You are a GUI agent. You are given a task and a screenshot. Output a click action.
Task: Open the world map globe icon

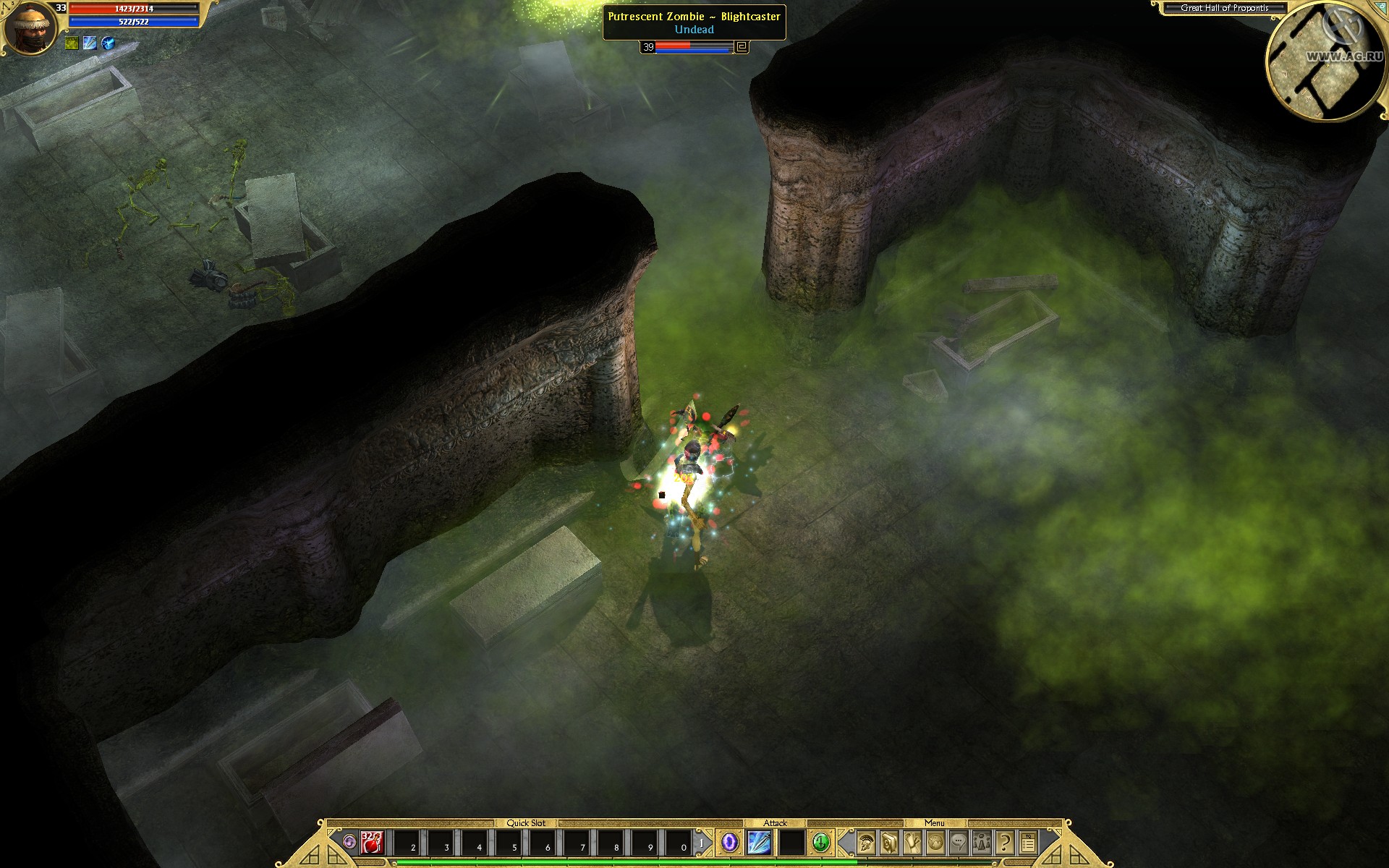935,843
